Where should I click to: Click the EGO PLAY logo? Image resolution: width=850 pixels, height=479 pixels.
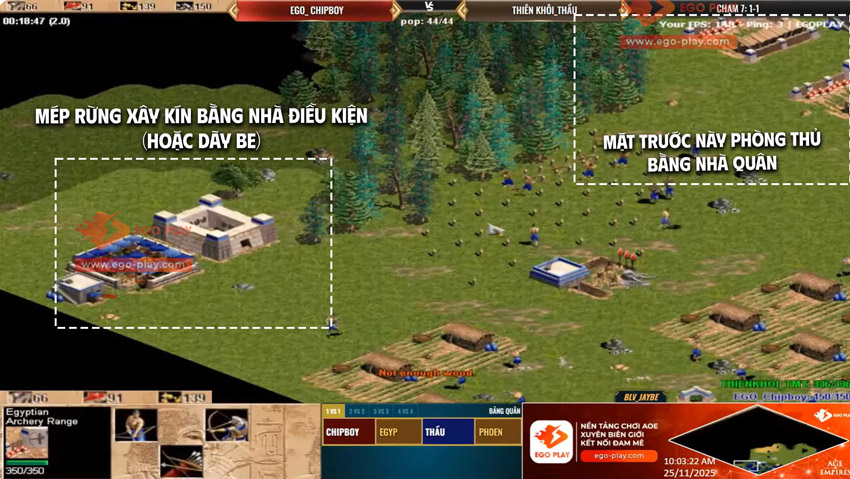point(551,441)
